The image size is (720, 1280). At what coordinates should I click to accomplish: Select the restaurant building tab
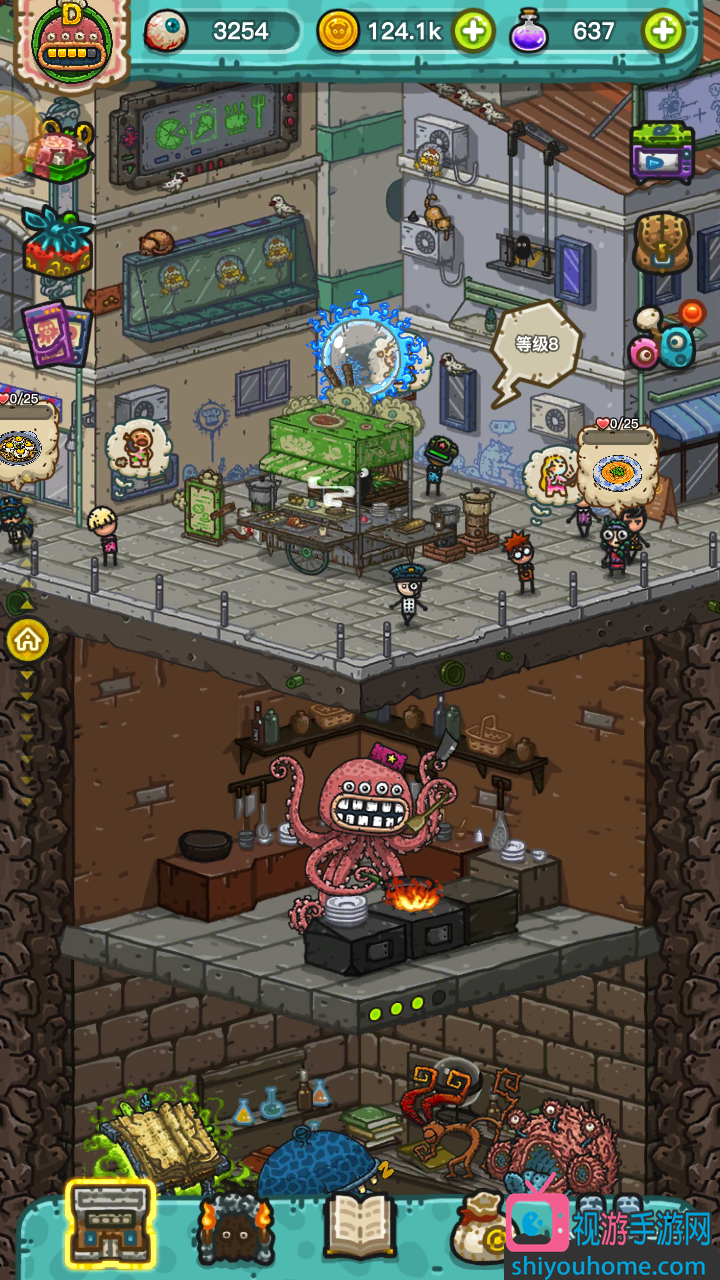110,1221
